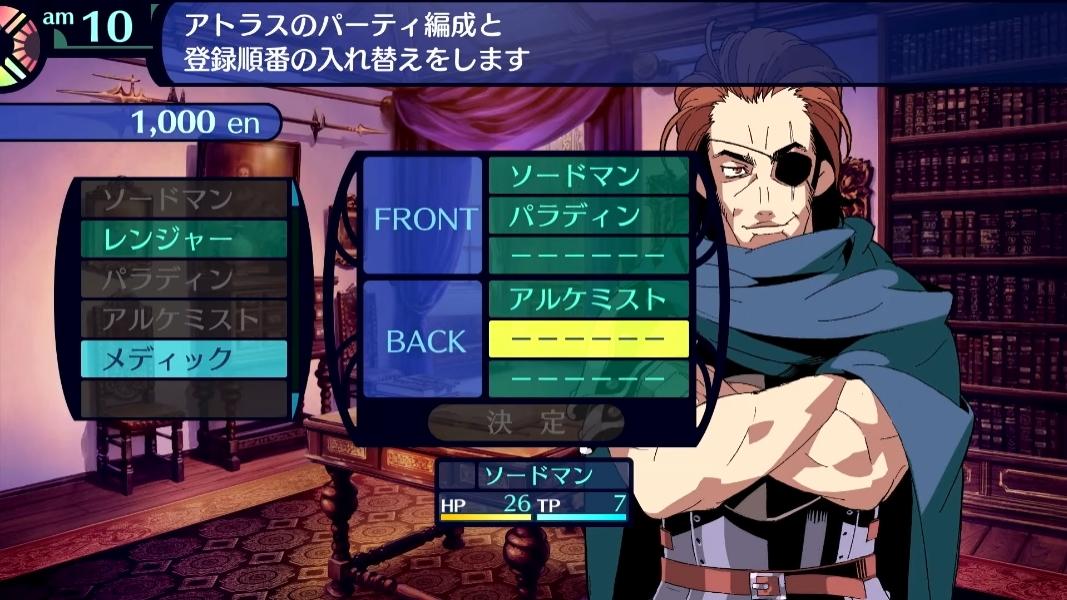
Task: Select the greyed-out ソードマン roster entry
Action: tap(183, 200)
